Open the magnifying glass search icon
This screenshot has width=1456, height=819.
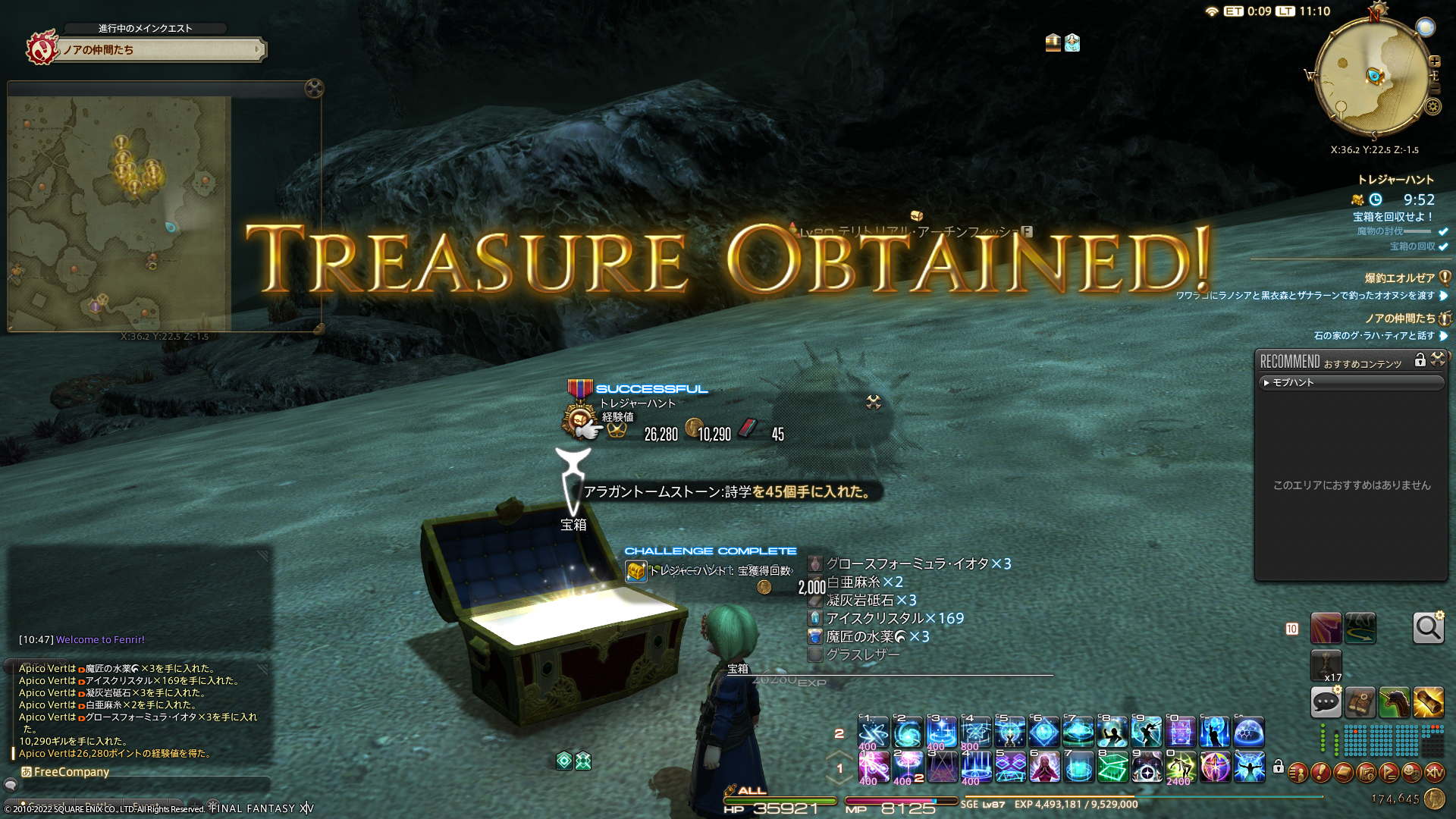click(x=1428, y=628)
